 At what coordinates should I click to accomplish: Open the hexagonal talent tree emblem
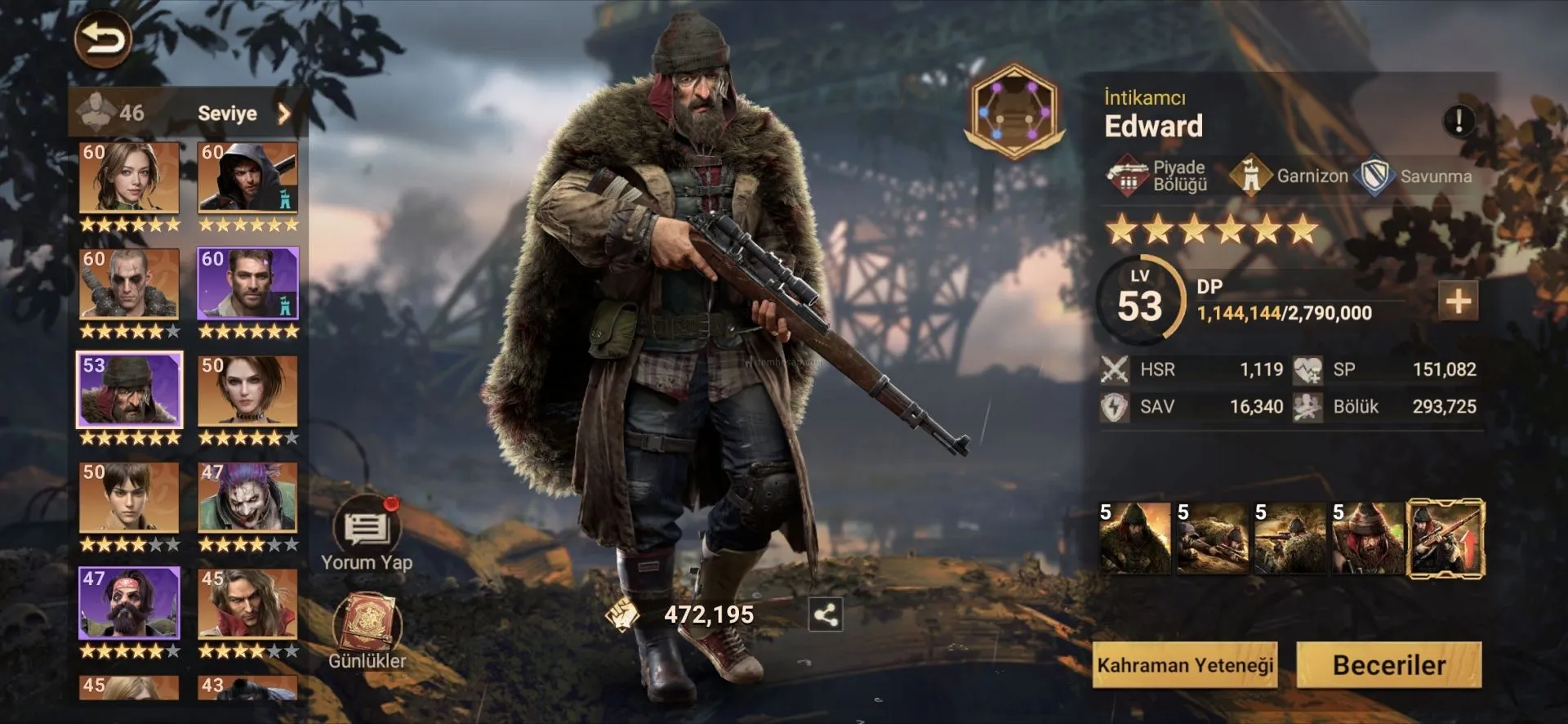[1013, 111]
